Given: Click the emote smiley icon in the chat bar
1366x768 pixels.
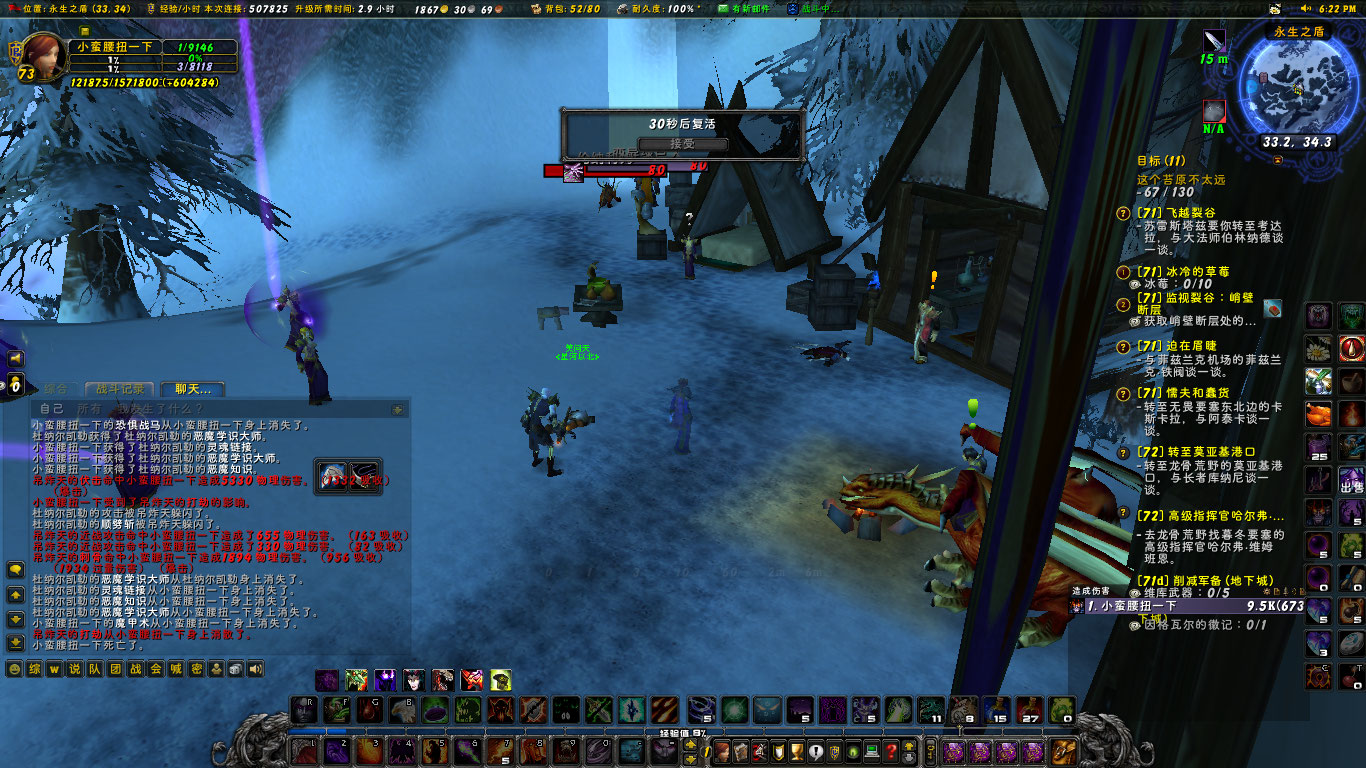Looking at the screenshot, I should pyautogui.click(x=14, y=669).
